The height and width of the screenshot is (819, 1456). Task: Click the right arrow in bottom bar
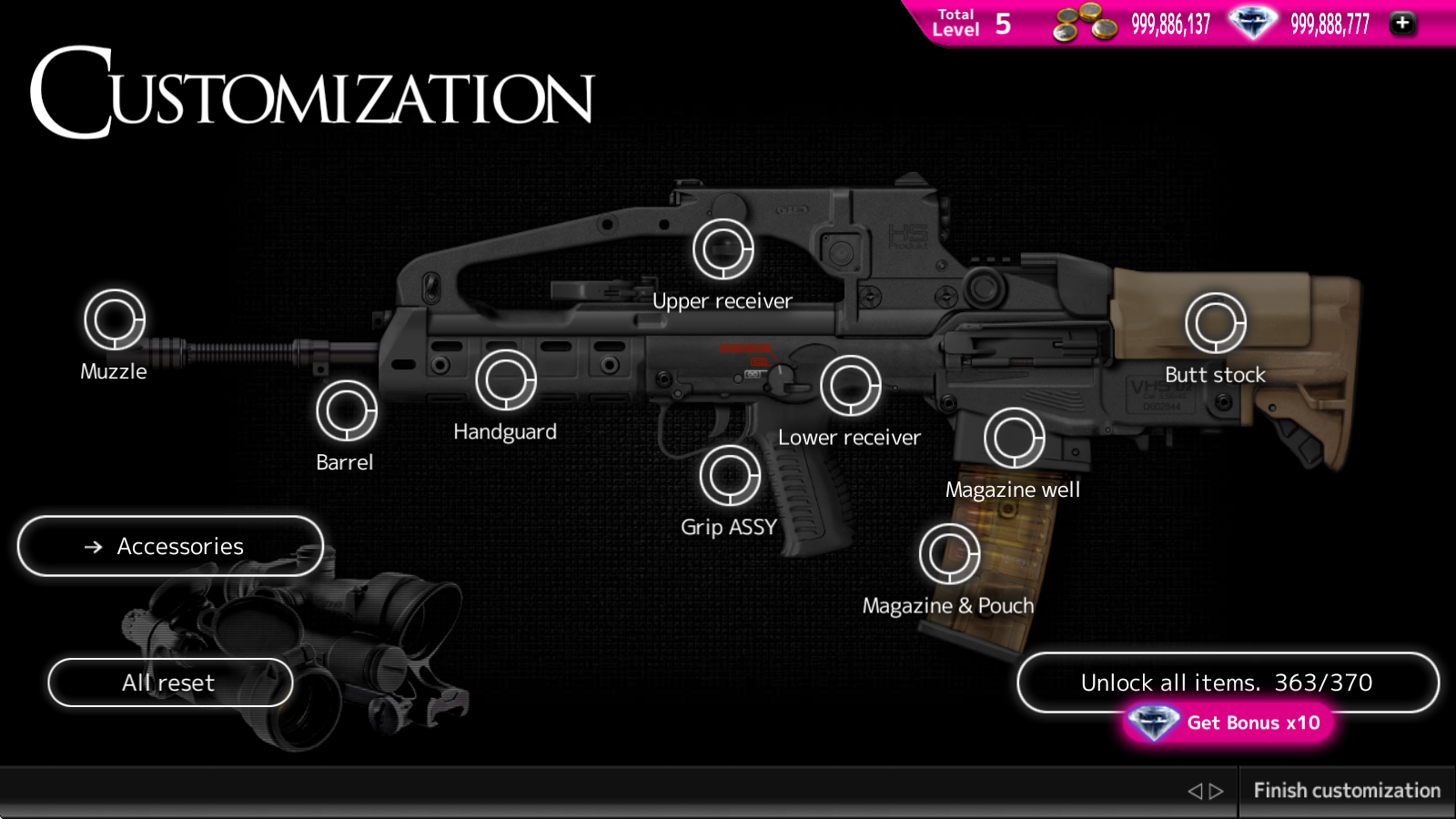[1217, 792]
